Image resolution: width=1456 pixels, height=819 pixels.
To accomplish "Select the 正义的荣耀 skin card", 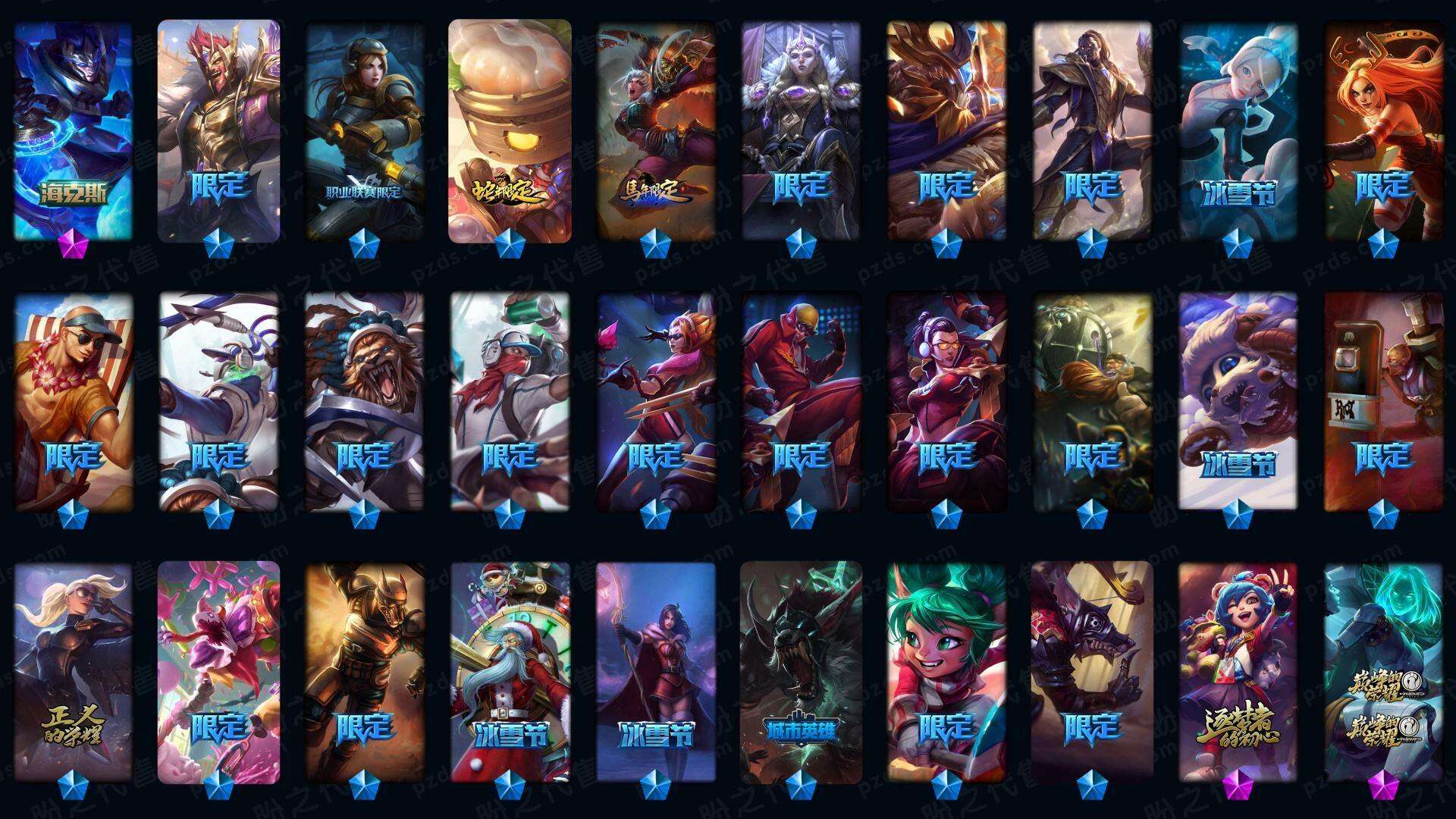I will (x=73, y=671).
